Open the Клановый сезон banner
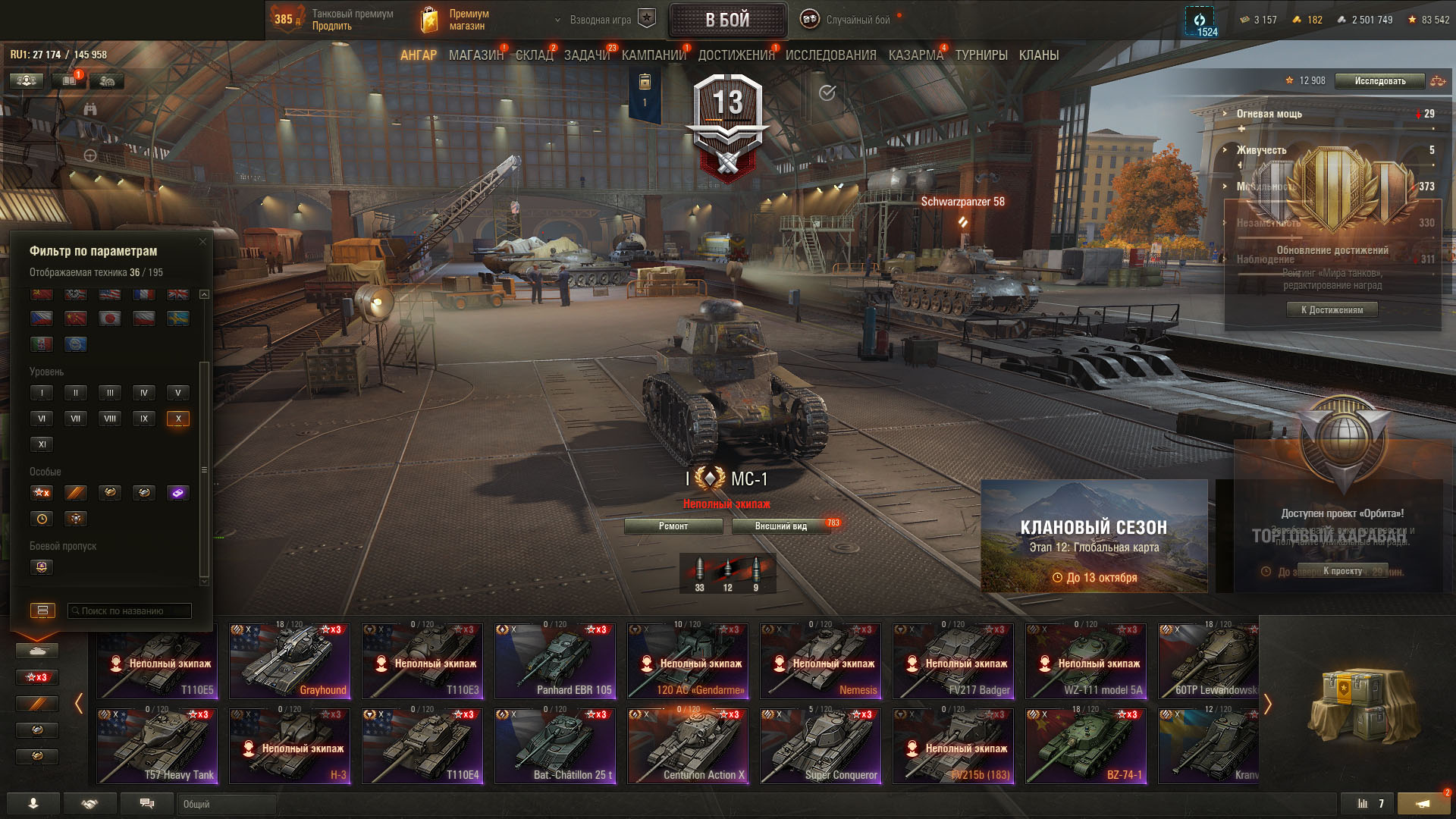 (x=1094, y=536)
